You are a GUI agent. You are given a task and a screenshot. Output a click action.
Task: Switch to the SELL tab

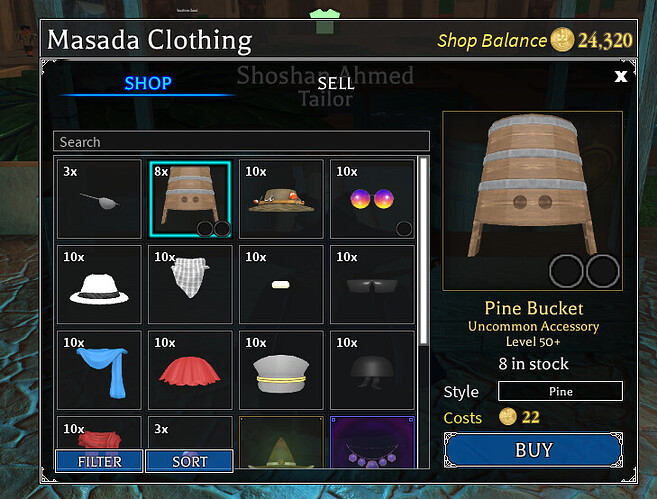pyautogui.click(x=335, y=84)
